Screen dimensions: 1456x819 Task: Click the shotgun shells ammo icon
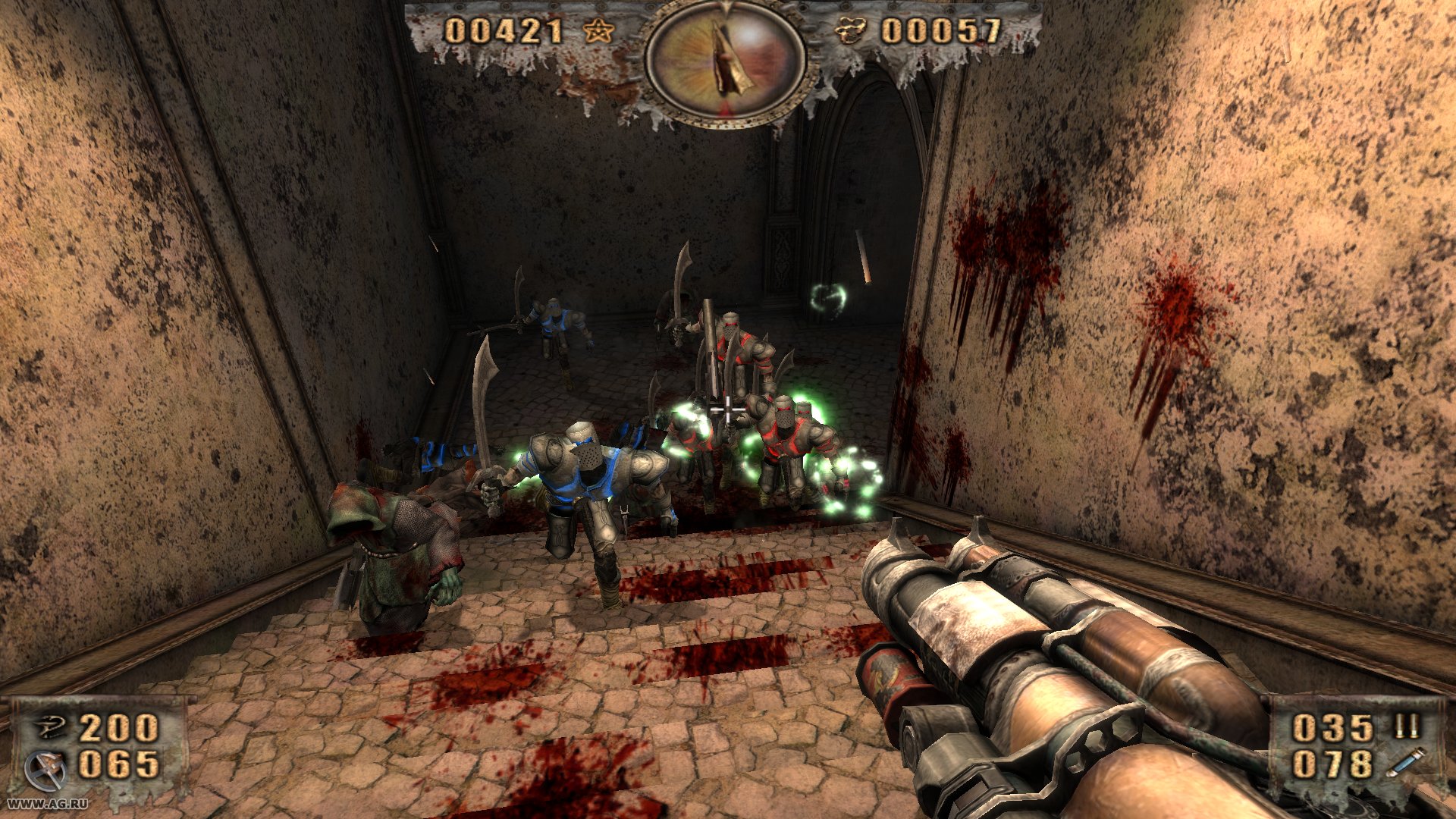point(1407,724)
